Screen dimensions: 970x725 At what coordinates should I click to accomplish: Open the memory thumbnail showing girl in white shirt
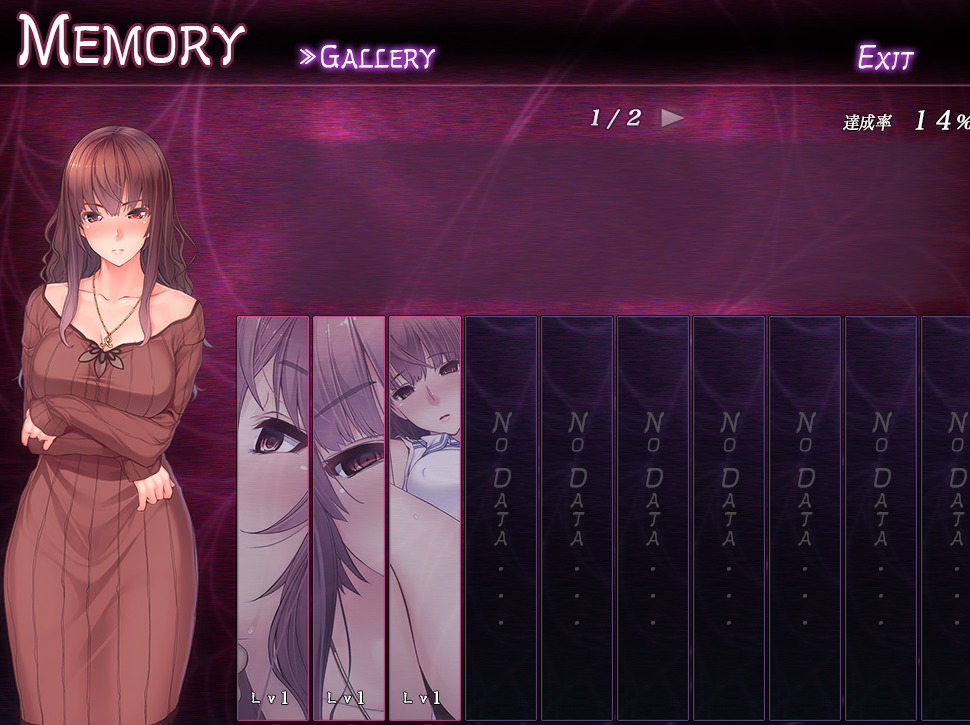[424, 517]
